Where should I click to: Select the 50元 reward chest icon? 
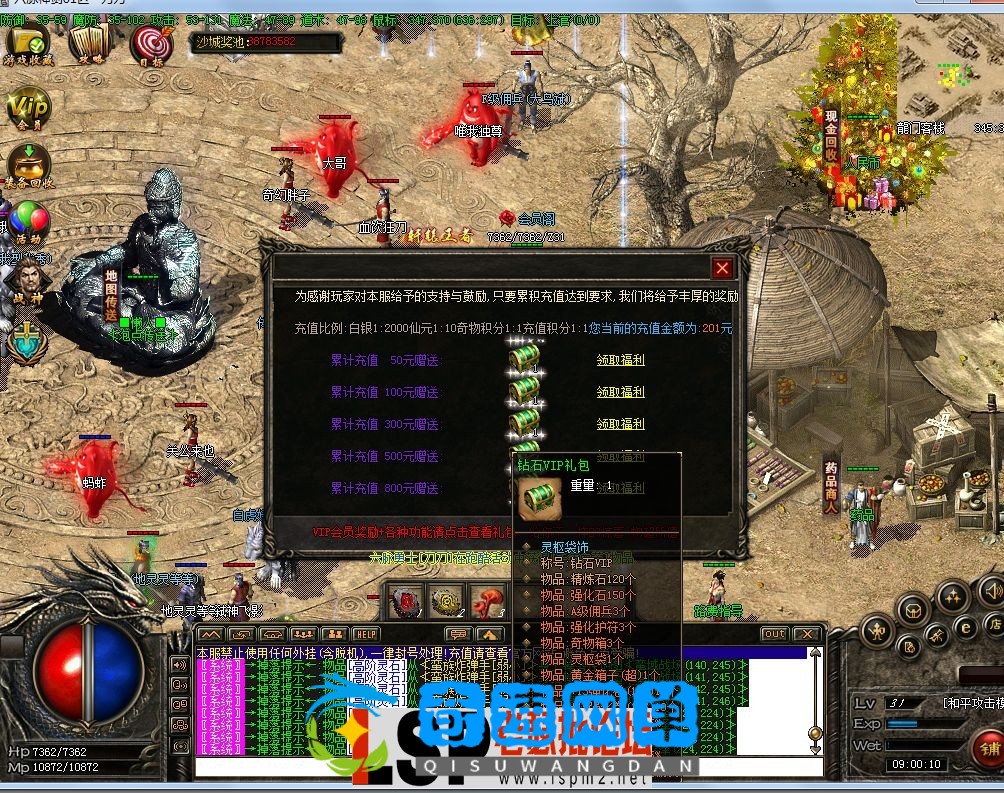[x=524, y=357]
